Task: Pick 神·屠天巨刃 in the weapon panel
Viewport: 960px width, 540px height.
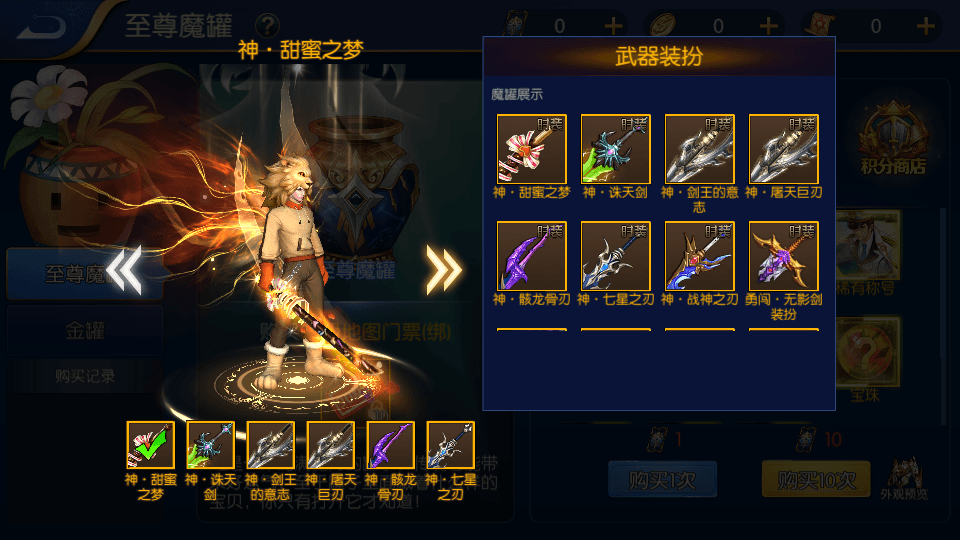Action: 784,149
